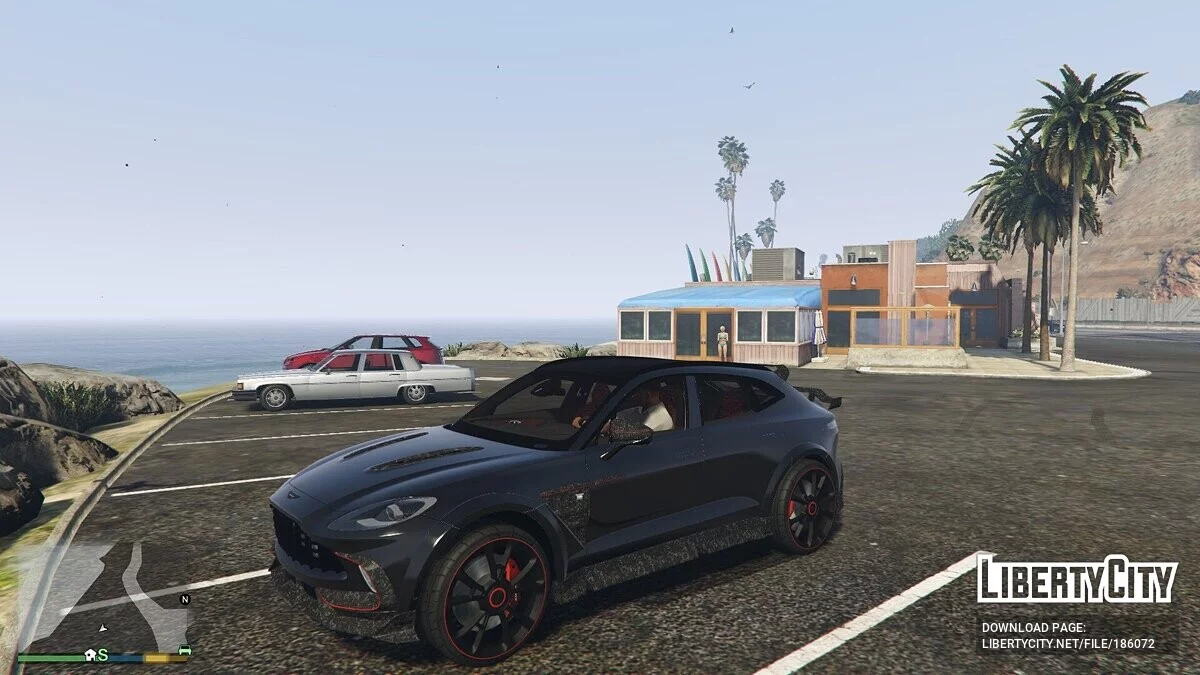This screenshot has height=675, width=1200.
Task: Click the north N compass marker
Action: click(184, 599)
